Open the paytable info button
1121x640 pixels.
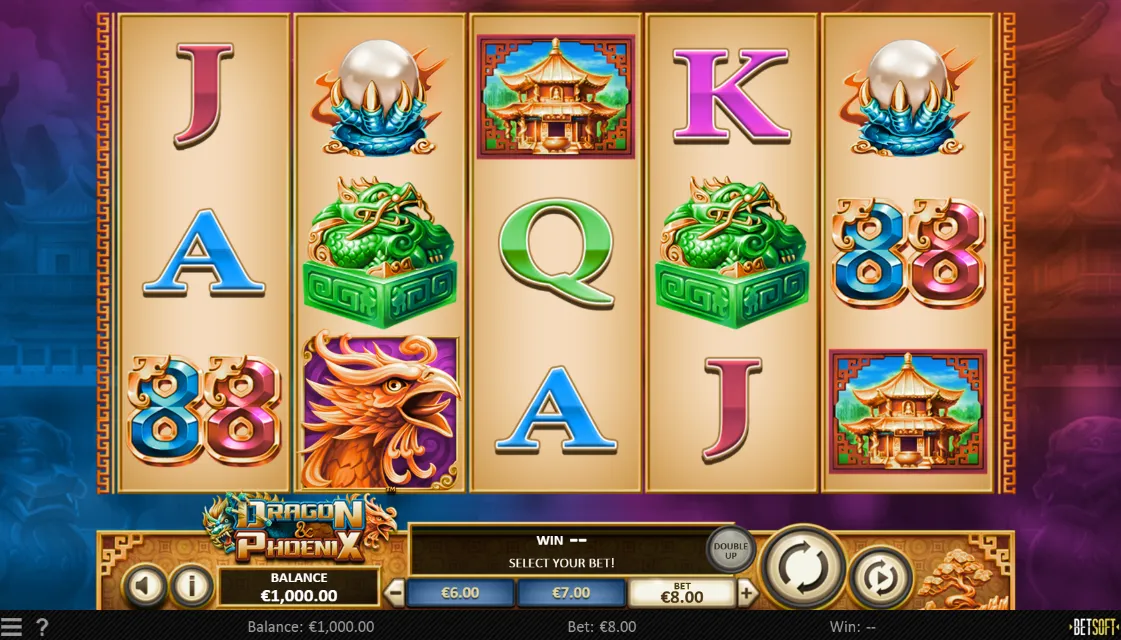pyautogui.click(x=191, y=587)
